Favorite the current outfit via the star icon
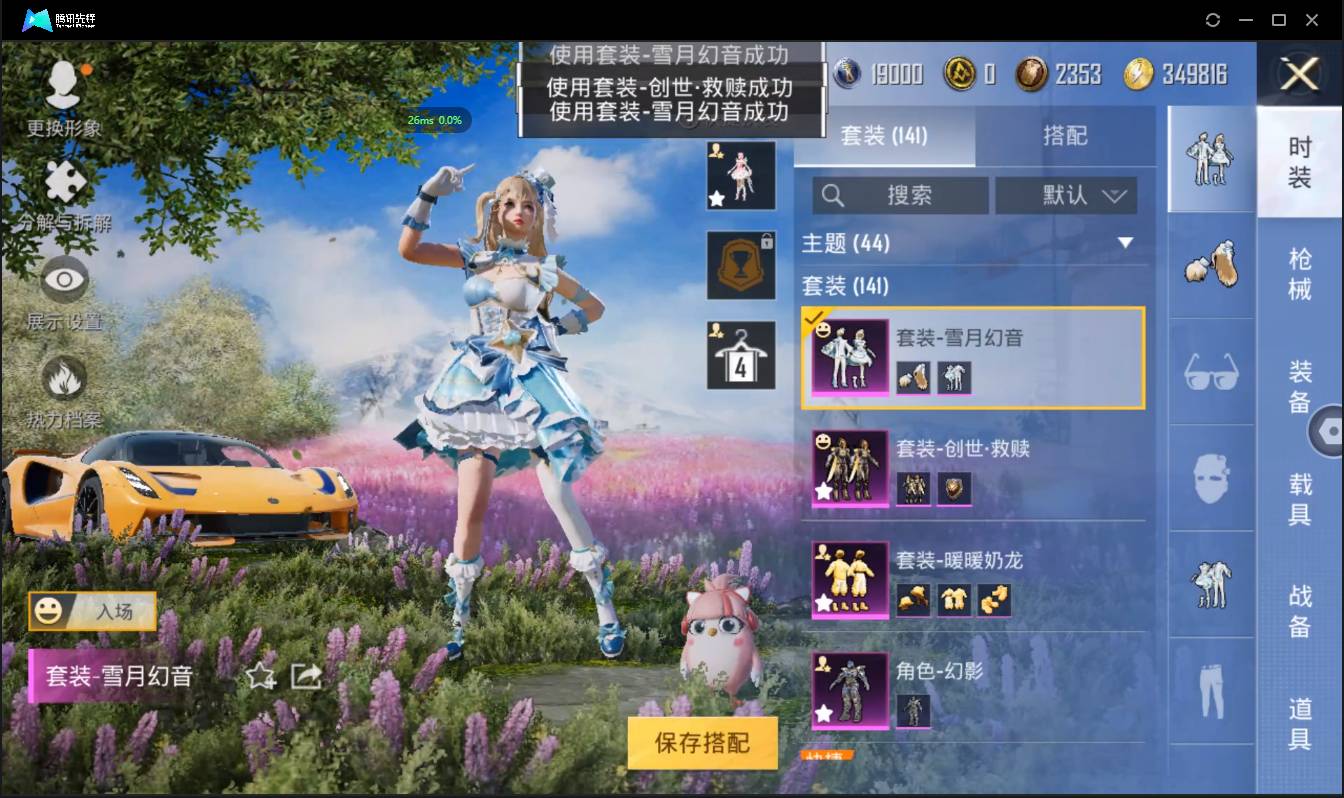 (x=261, y=677)
